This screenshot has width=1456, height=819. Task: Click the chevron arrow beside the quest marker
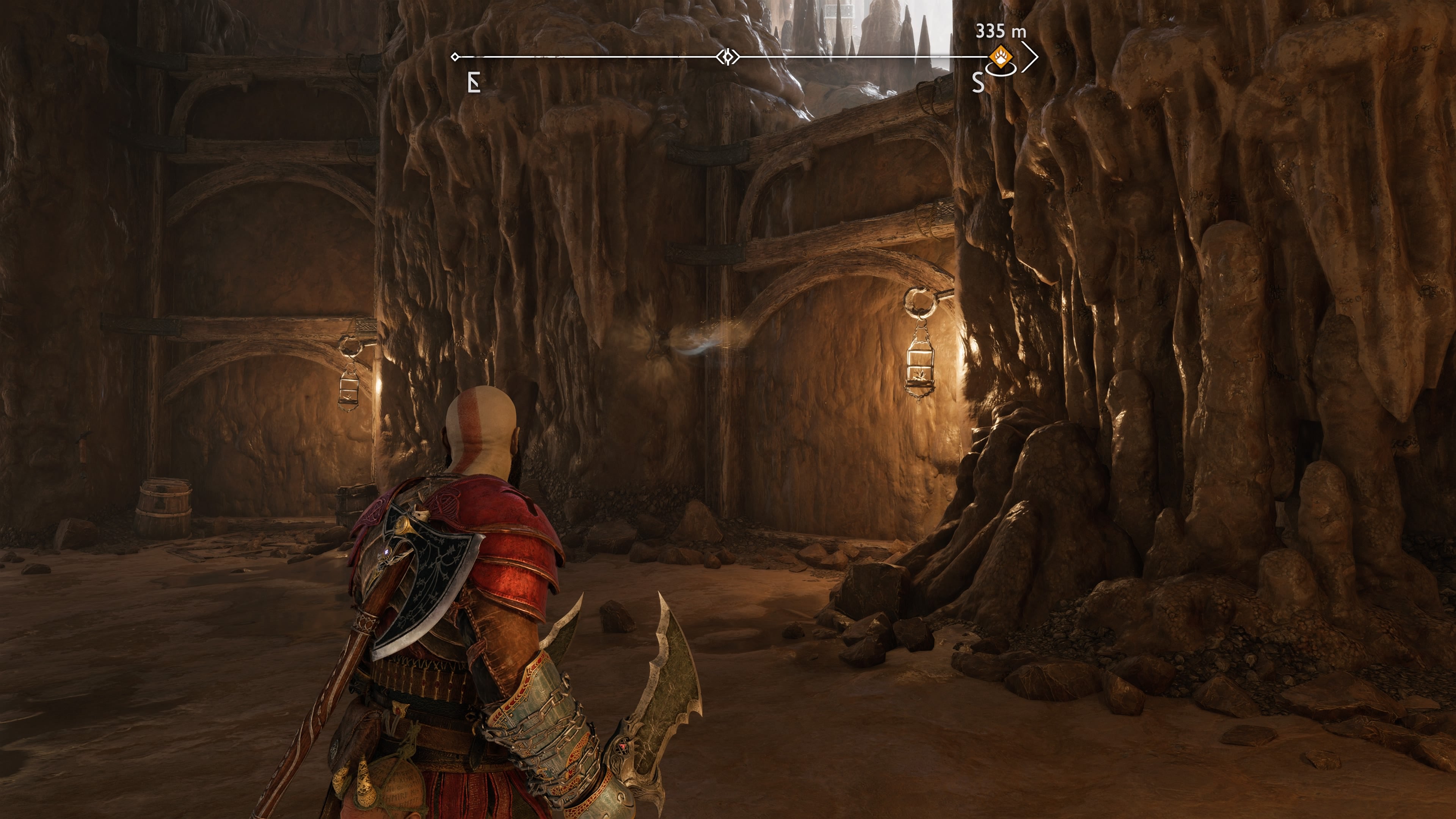point(1032,56)
